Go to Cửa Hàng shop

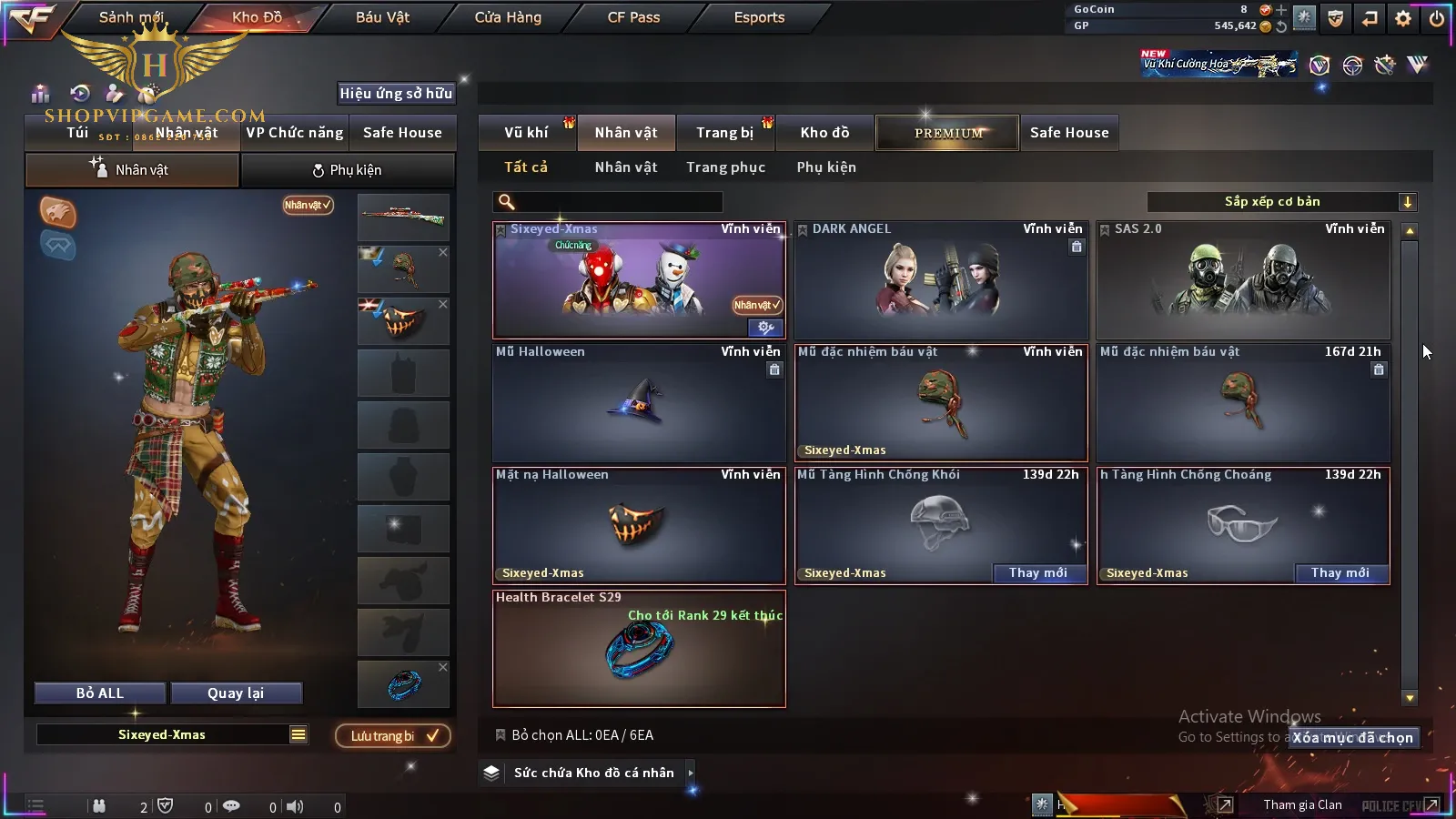pyautogui.click(x=508, y=17)
